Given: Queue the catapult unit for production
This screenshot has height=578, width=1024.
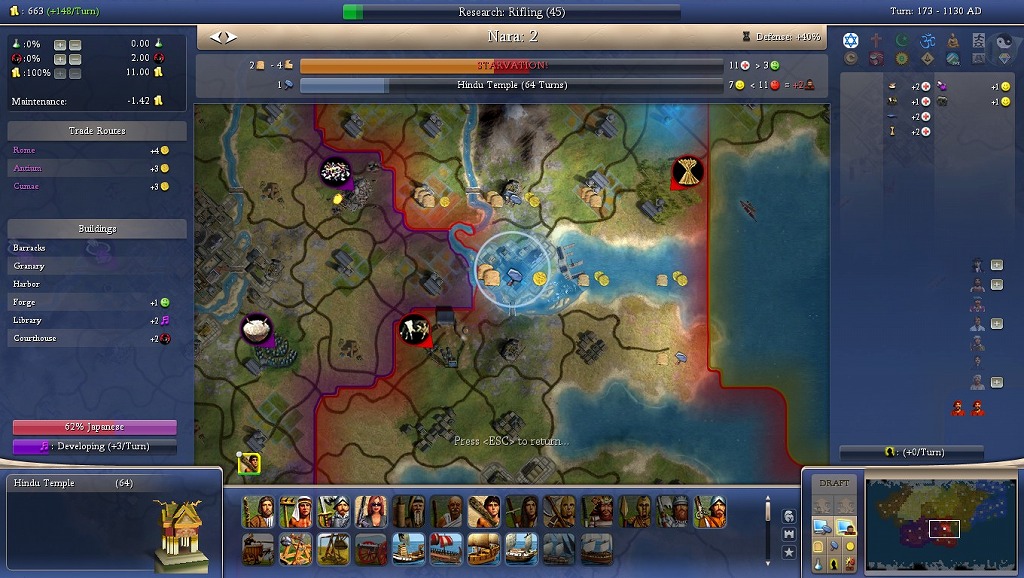Looking at the screenshot, I should 295,548.
